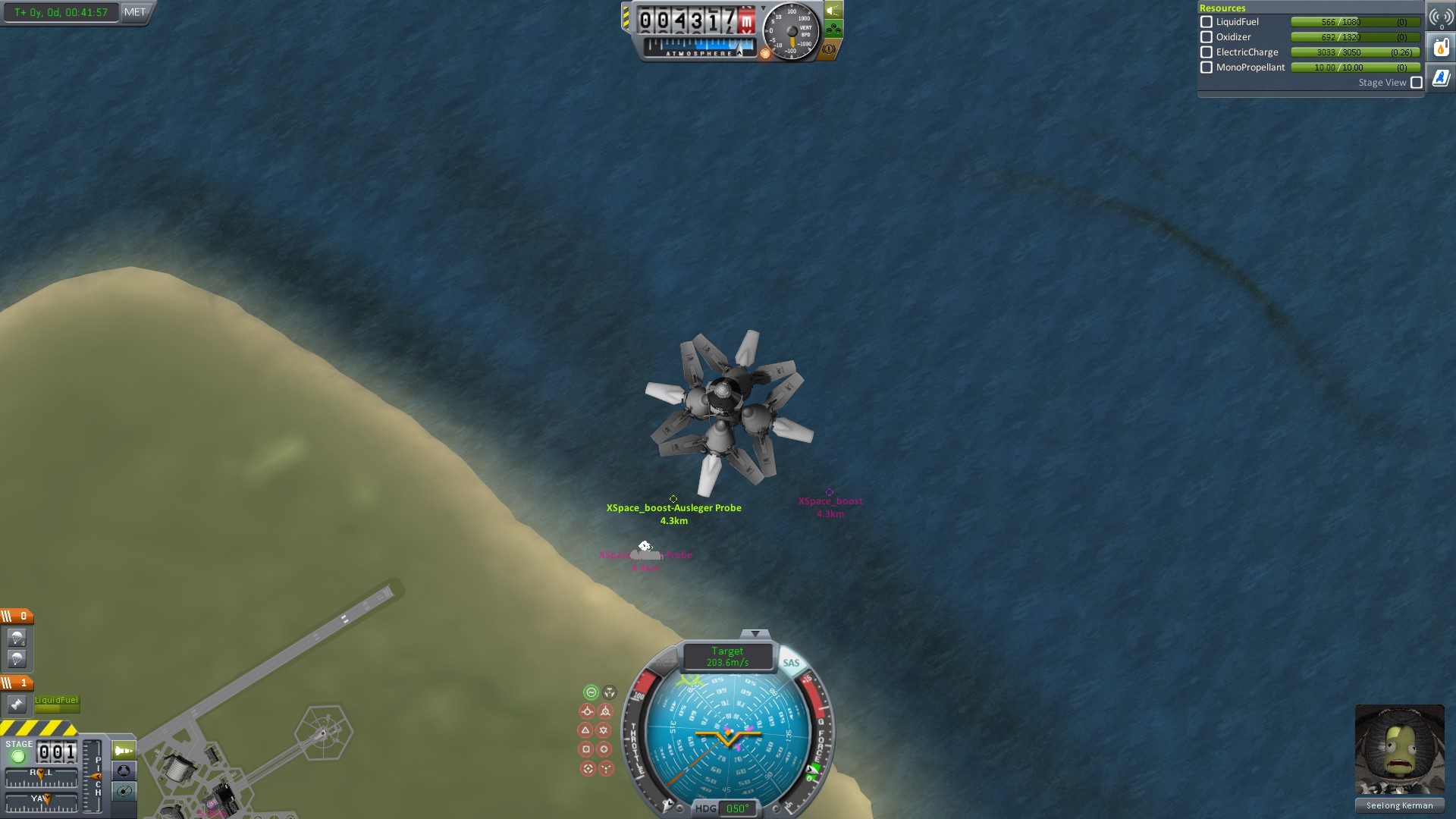This screenshot has width=1456, height=819.
Task: Toggle the SAS indicator on the navball
Action: coord(791,663)
